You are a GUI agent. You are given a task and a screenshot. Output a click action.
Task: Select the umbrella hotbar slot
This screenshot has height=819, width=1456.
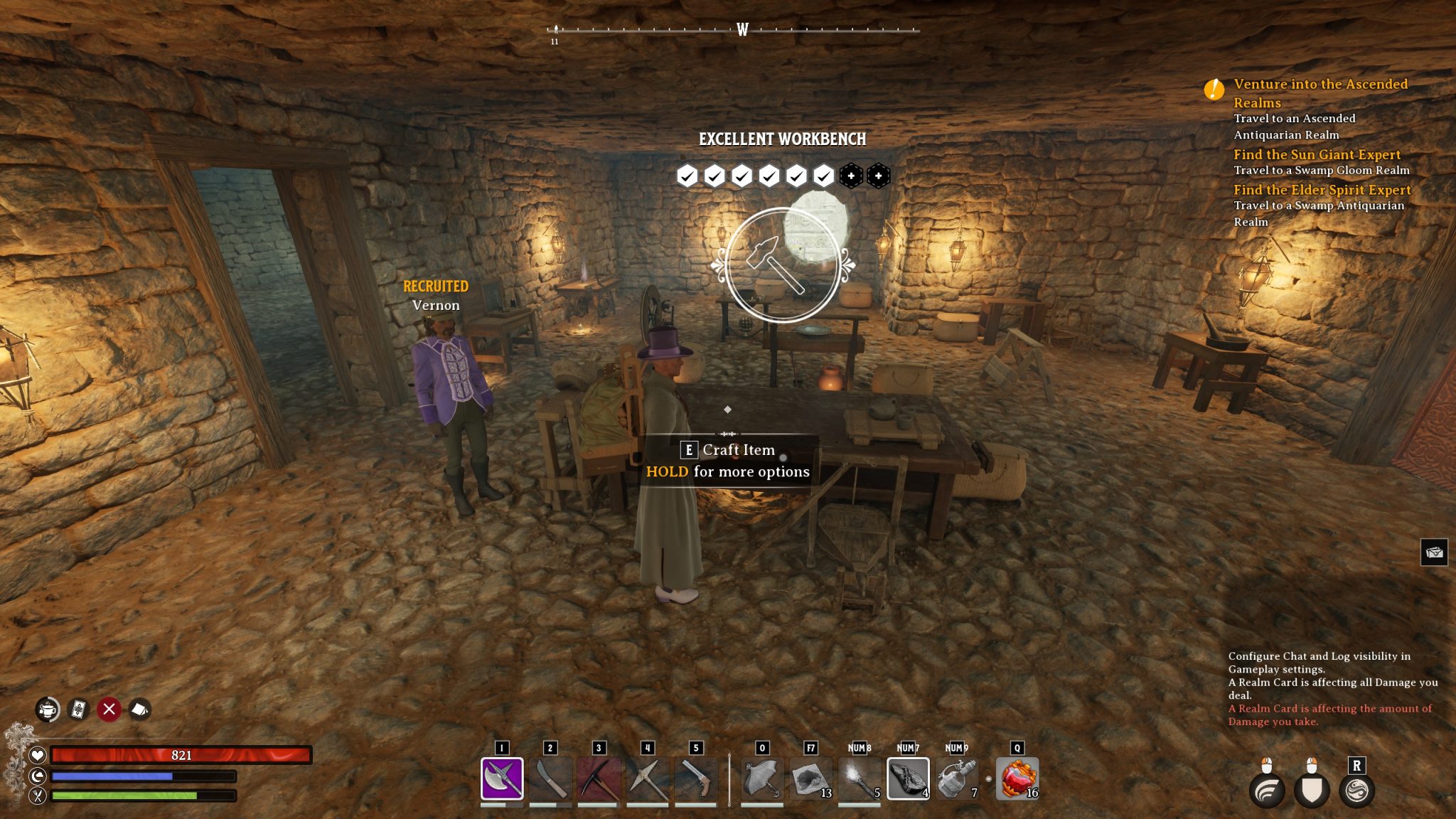762,778
